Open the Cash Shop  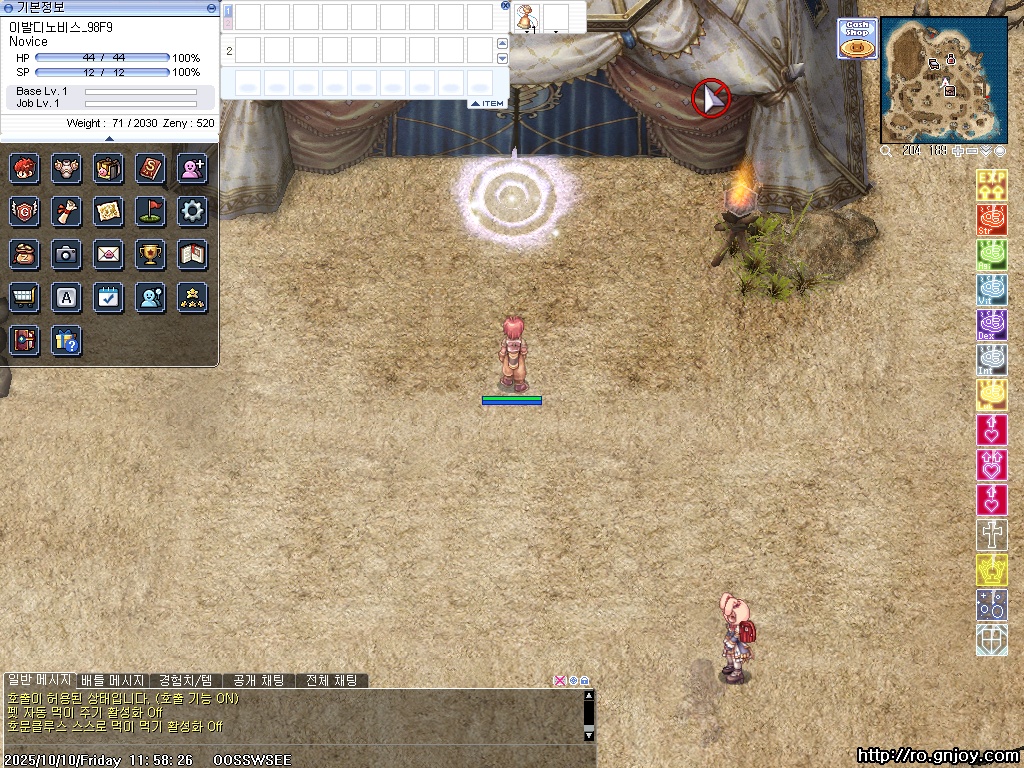tap(857, 38)
